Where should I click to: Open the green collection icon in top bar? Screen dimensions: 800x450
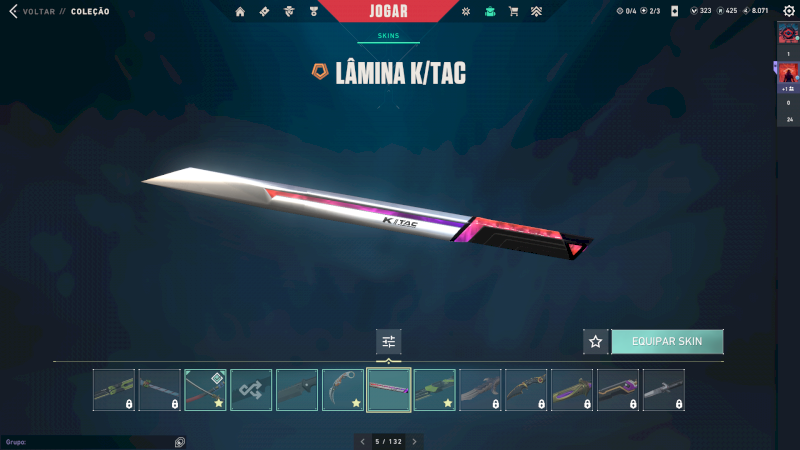pos(490,12)
